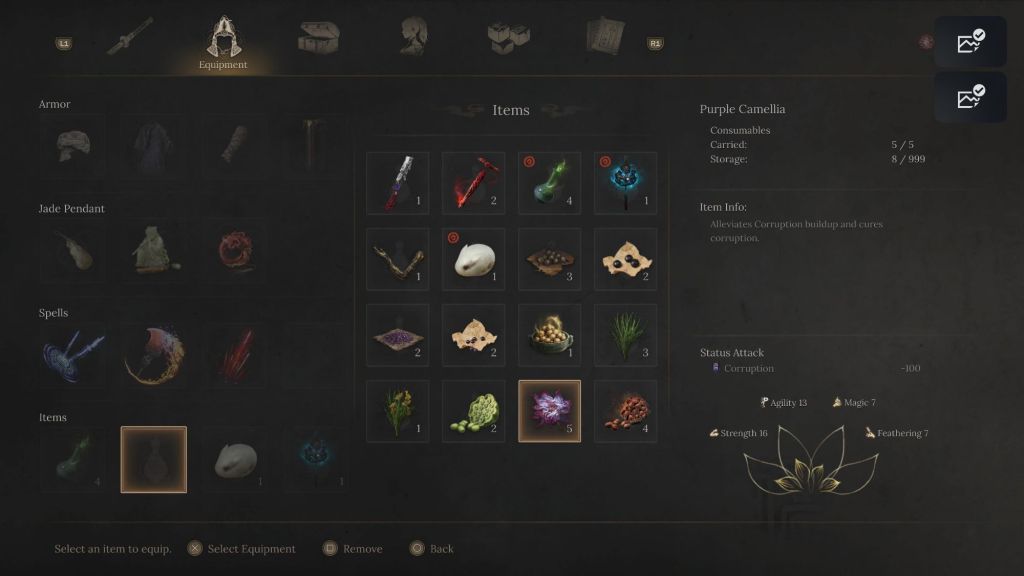Click the top screenshot overlay button

point(969,43)
